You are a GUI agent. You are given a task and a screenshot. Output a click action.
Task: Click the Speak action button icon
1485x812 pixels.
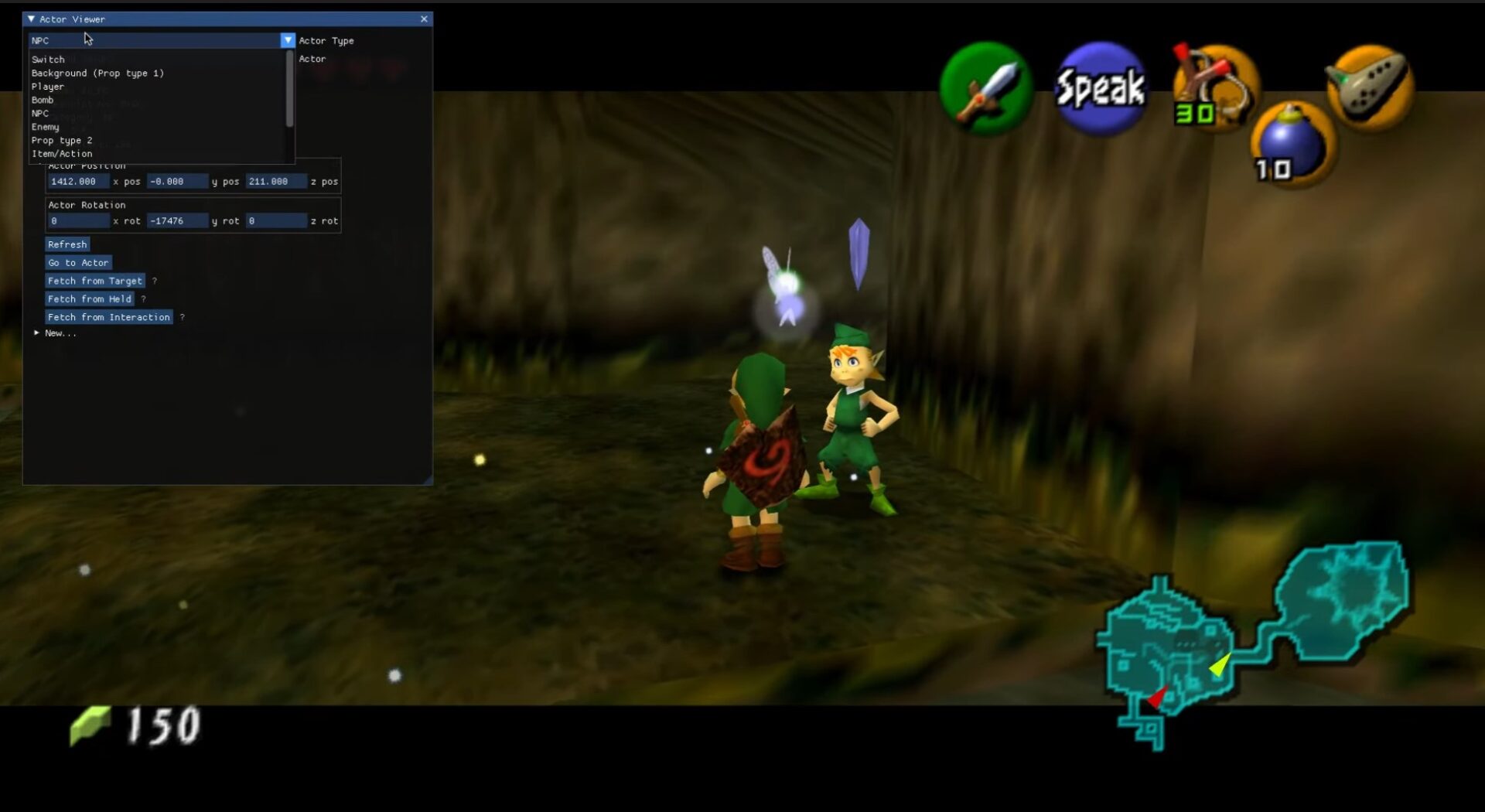point(1100,87)
